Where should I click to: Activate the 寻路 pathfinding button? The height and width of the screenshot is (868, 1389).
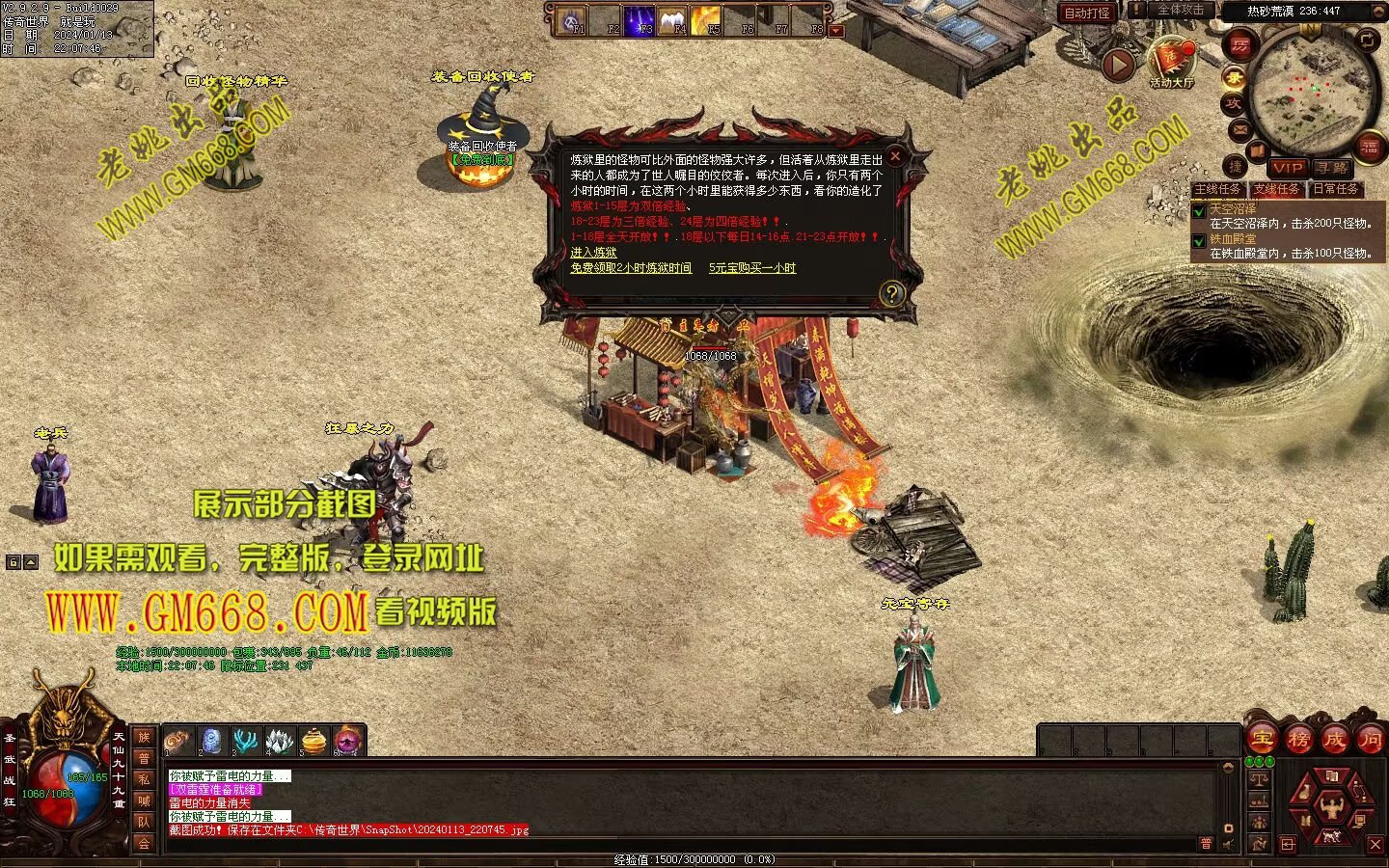pyautogui.click(x=1332, y=168)
